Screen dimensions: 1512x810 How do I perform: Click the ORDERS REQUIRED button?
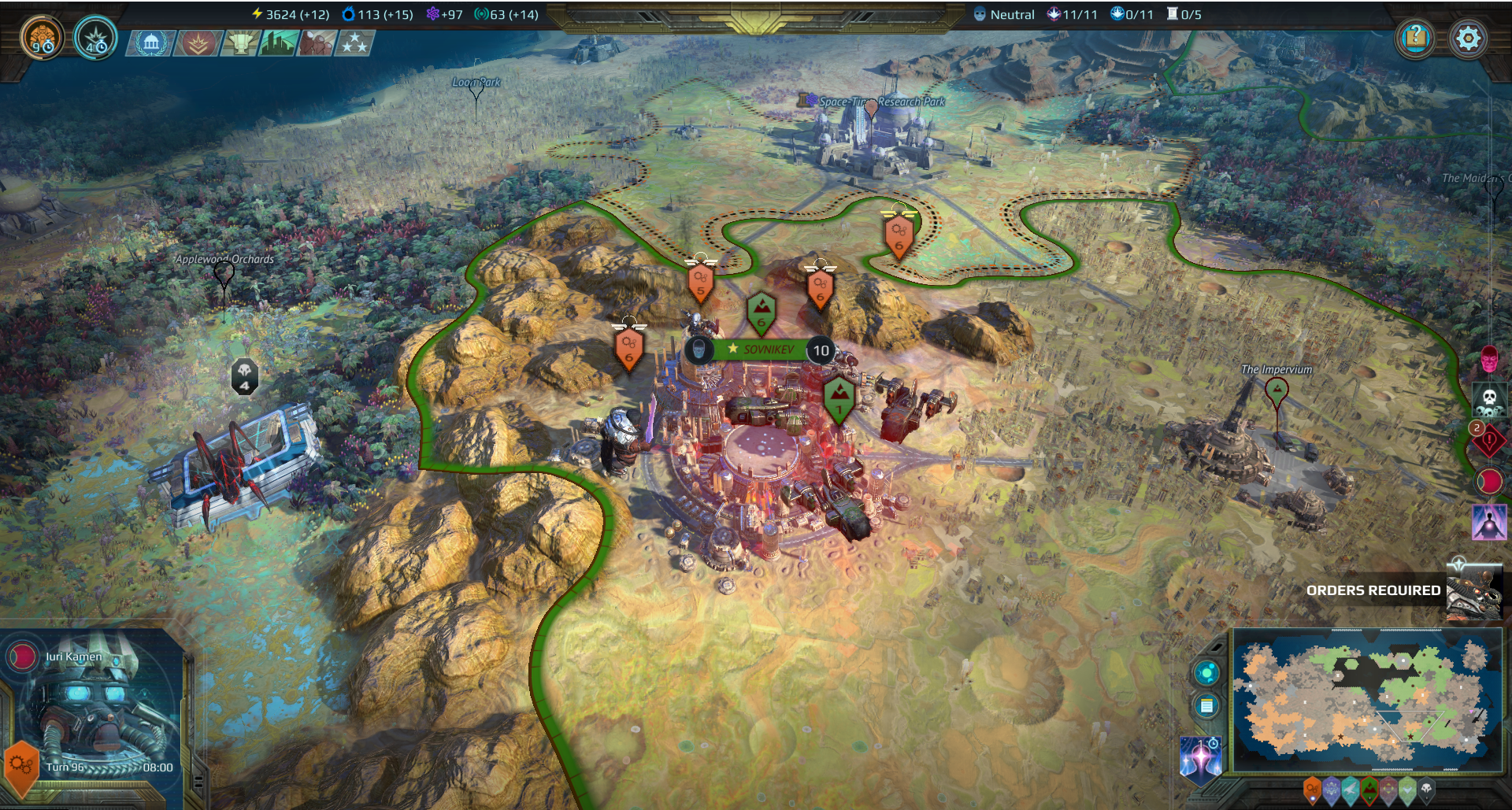[1374, 589]
